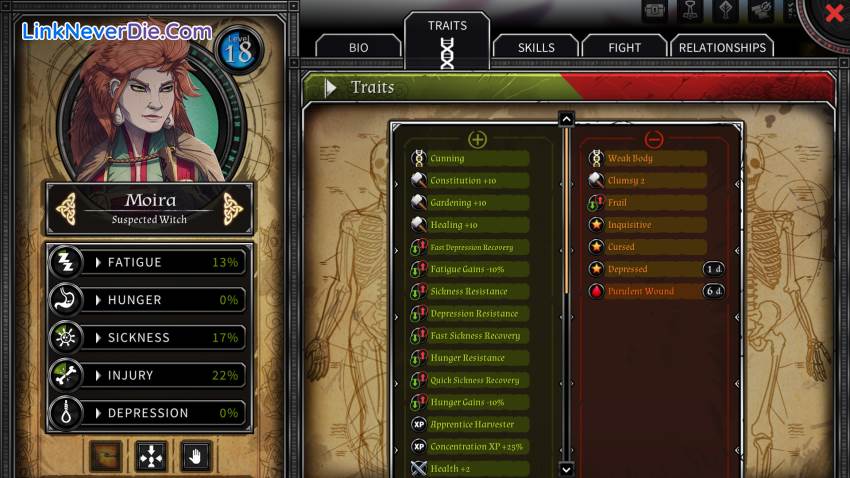This screenshot has height=478, width=850.
Task: Collapse the Traits section header arrow
Action: (x=330, y=88)
